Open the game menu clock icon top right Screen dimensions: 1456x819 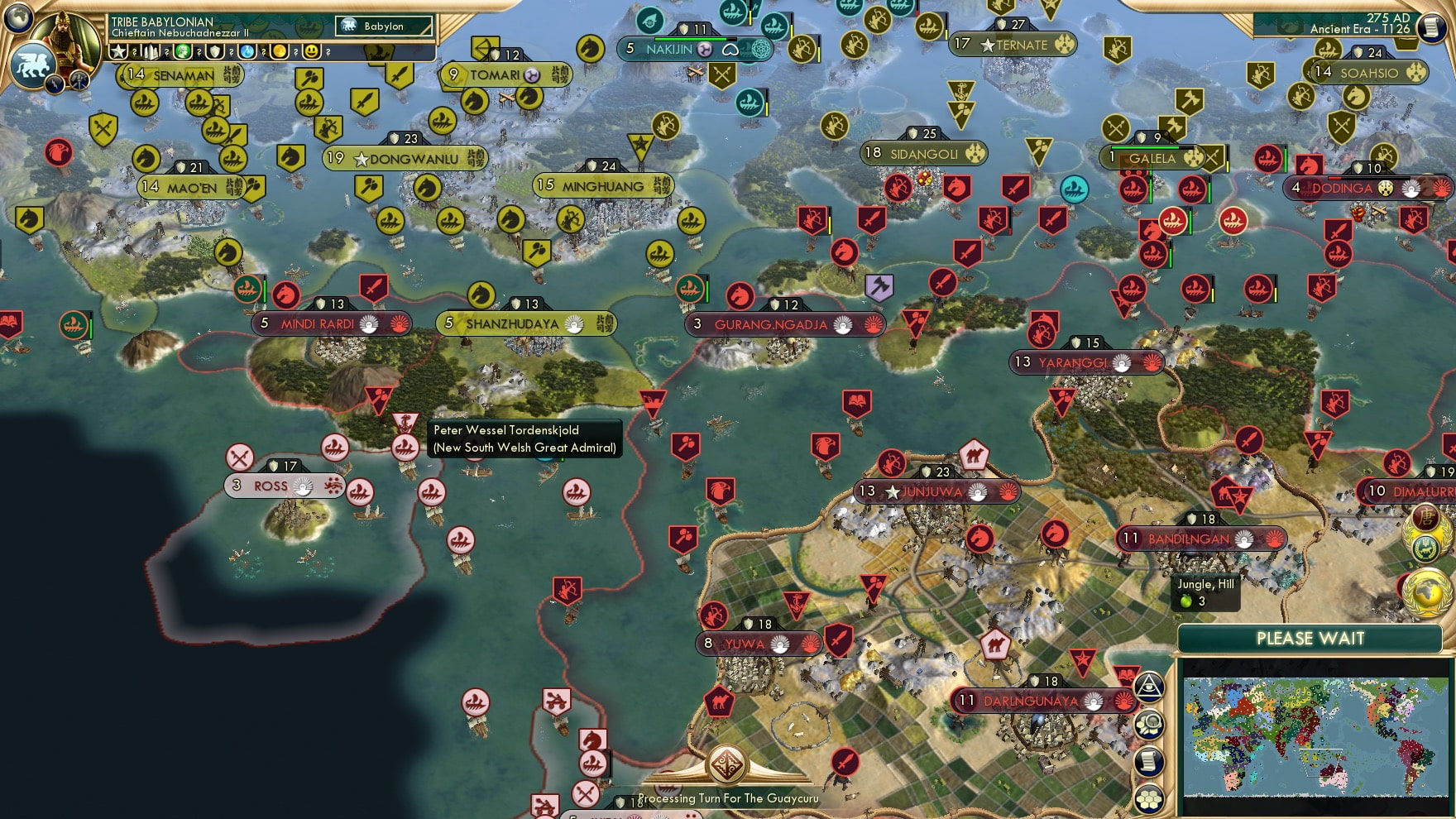[x=1430, y=29]
